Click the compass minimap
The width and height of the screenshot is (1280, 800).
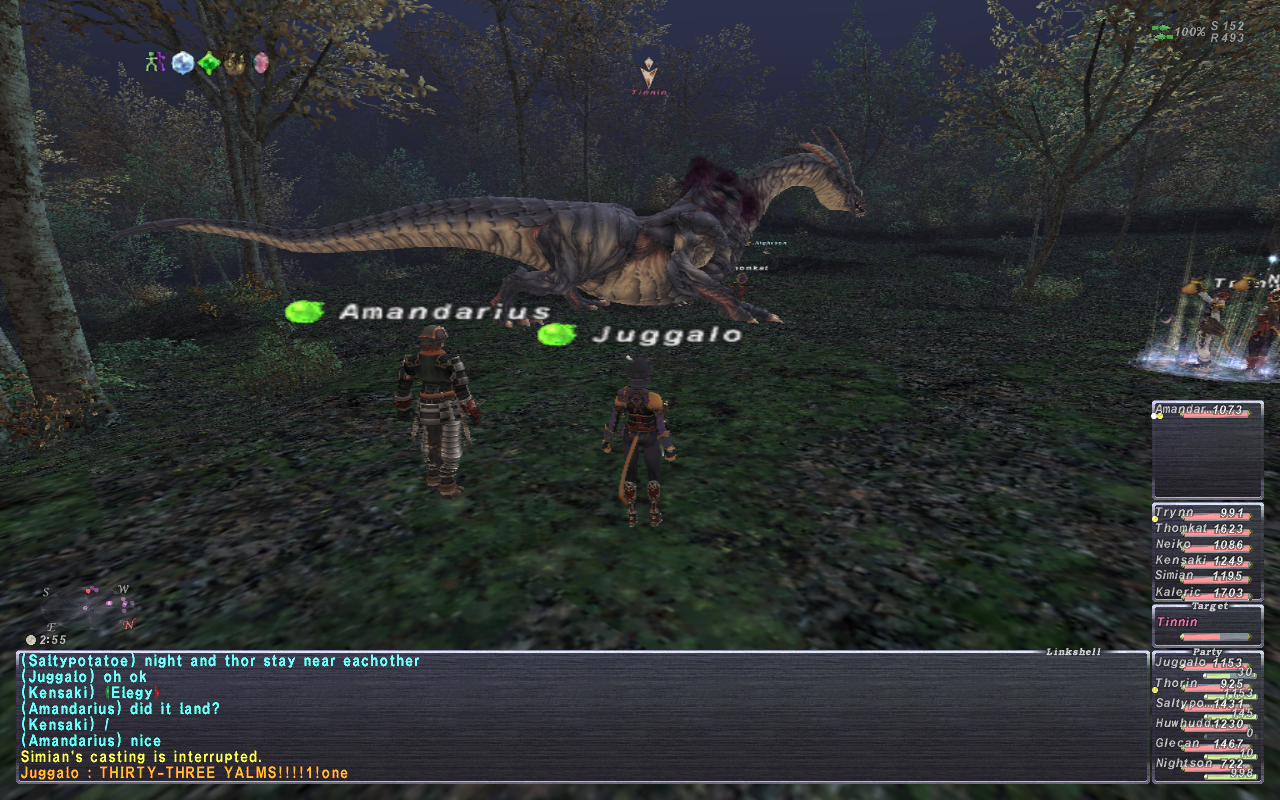(x=87, y=607)
